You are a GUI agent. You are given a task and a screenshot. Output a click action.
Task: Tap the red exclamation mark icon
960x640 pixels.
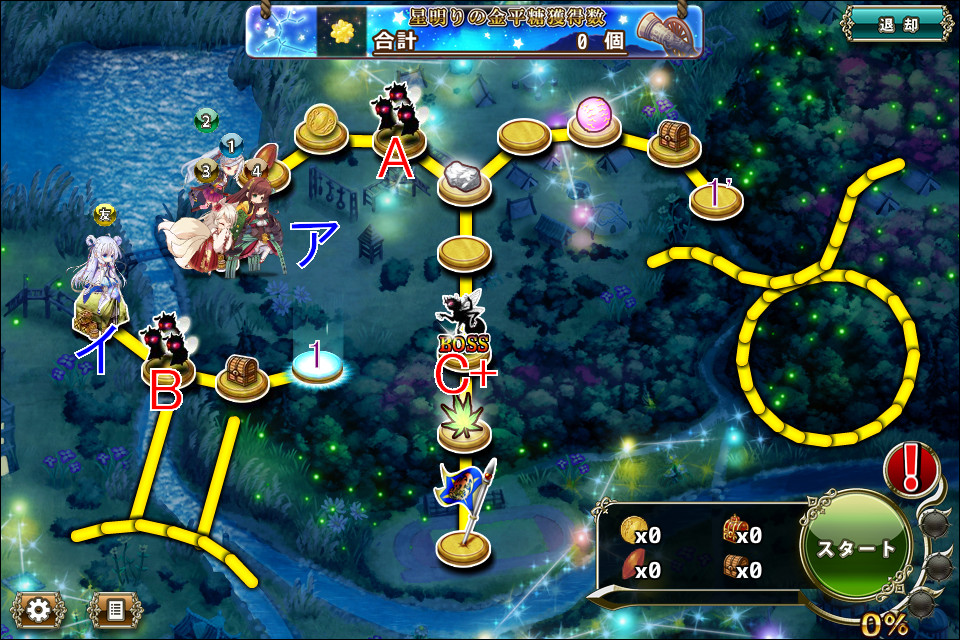click(911, 470)
